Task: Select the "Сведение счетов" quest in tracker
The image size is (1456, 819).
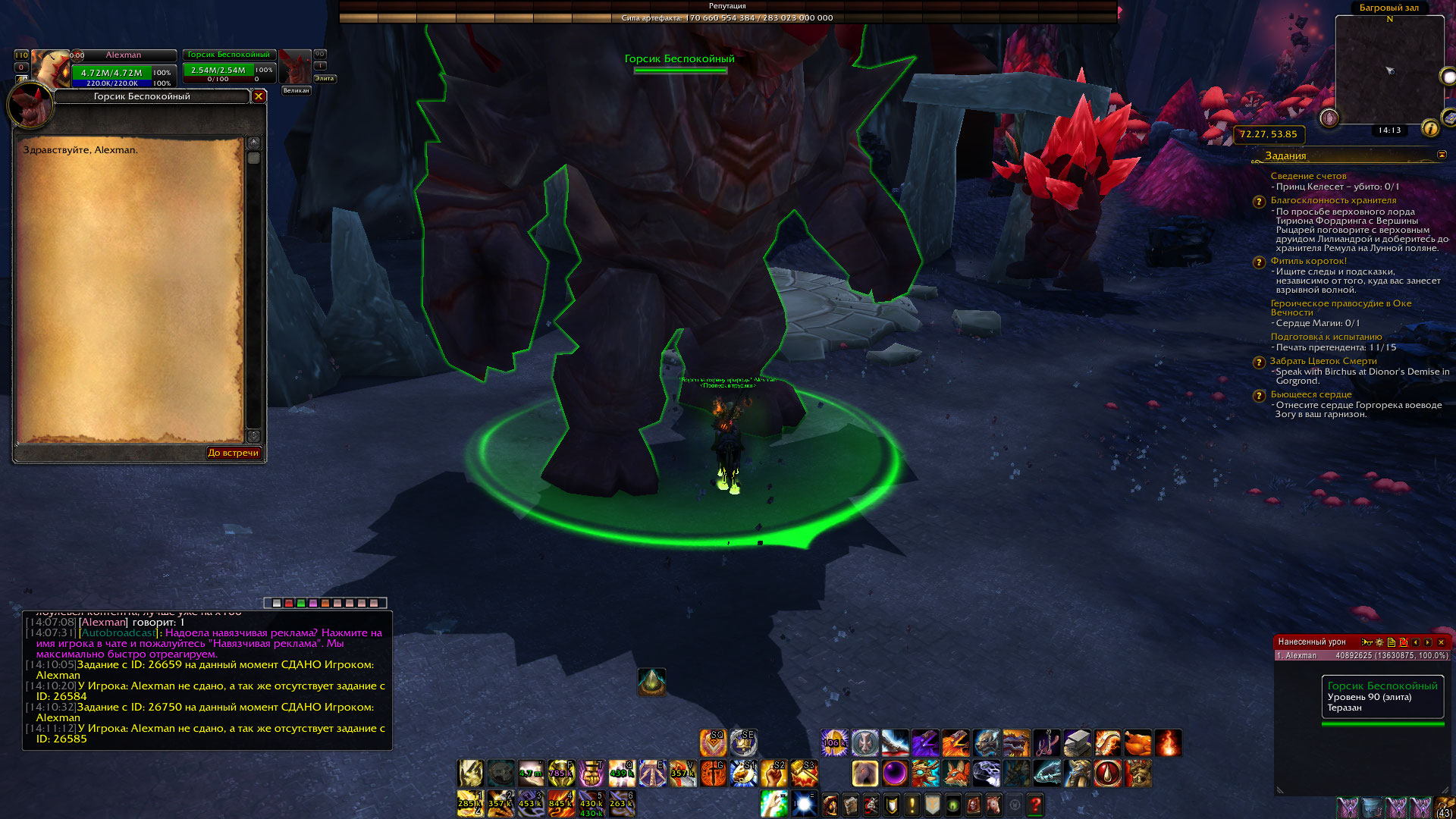Action: coord(1308,176)
